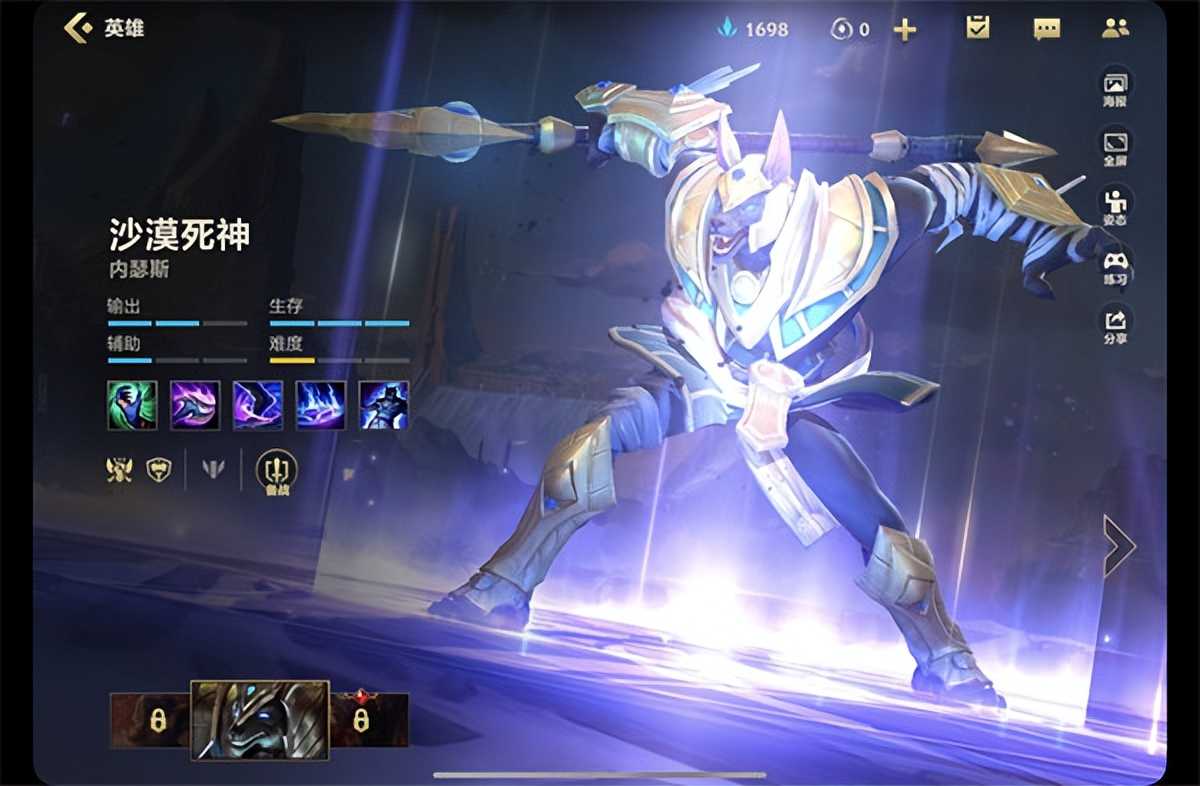Switch to 全屏 fullscreen view
This screenshot has width=1200, height=786.
pyautogui.click(x=1114, y=146)
